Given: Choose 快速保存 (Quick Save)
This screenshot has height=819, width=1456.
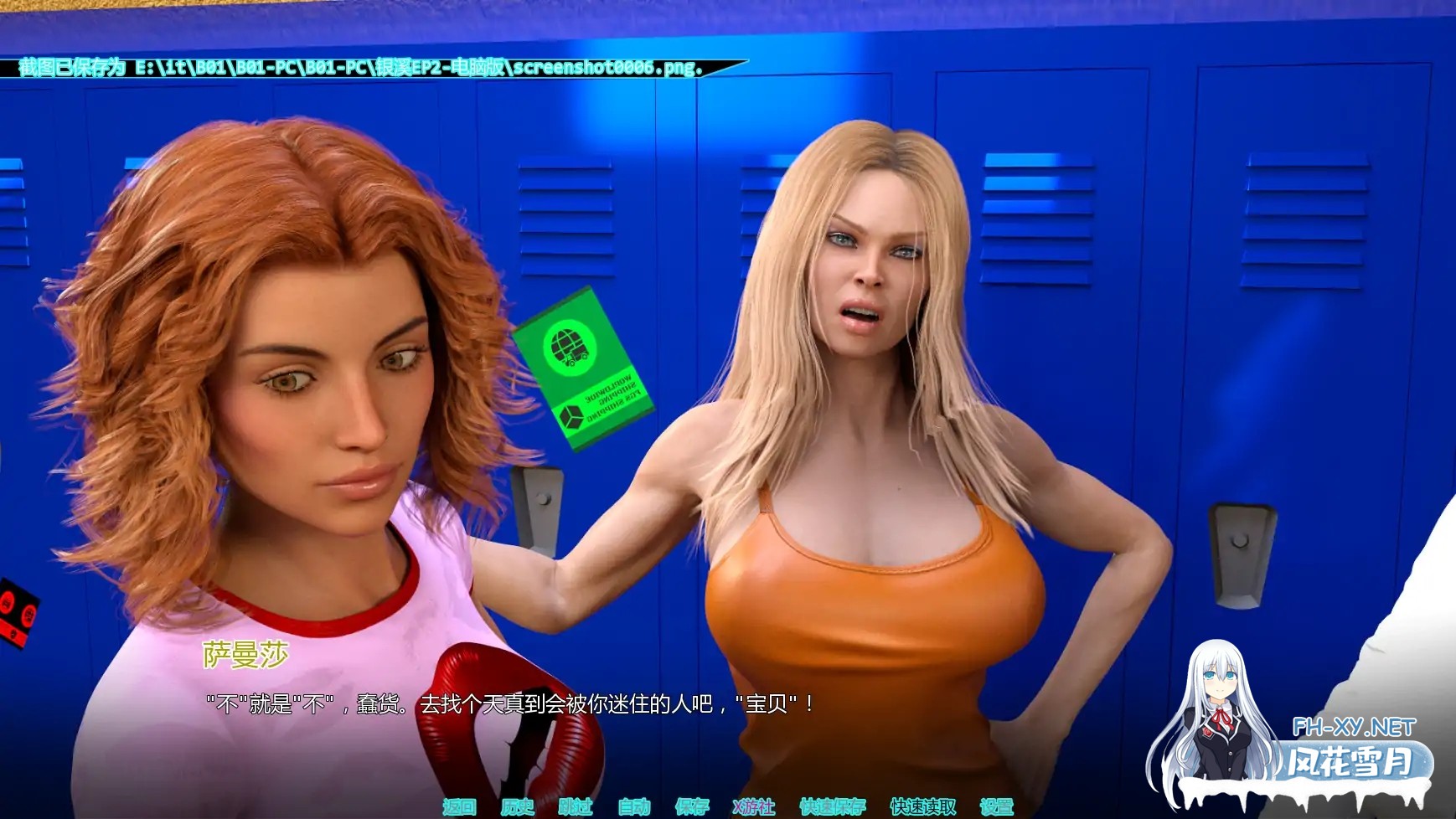Looking at the screenshot, I should (832, 806).
